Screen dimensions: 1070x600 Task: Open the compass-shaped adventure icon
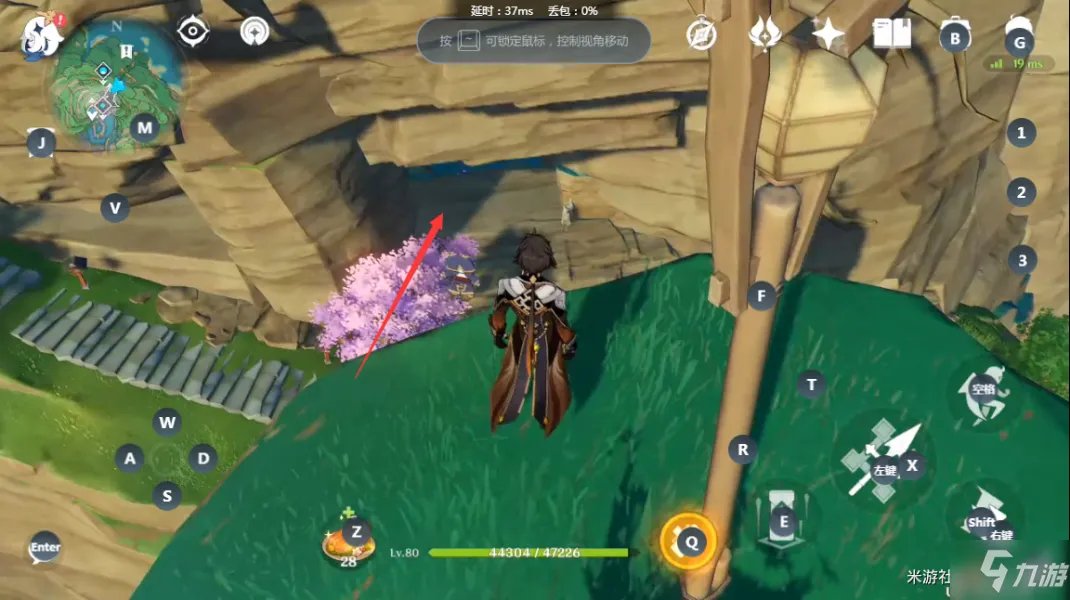pyautogui.click(x=701, y=35)
